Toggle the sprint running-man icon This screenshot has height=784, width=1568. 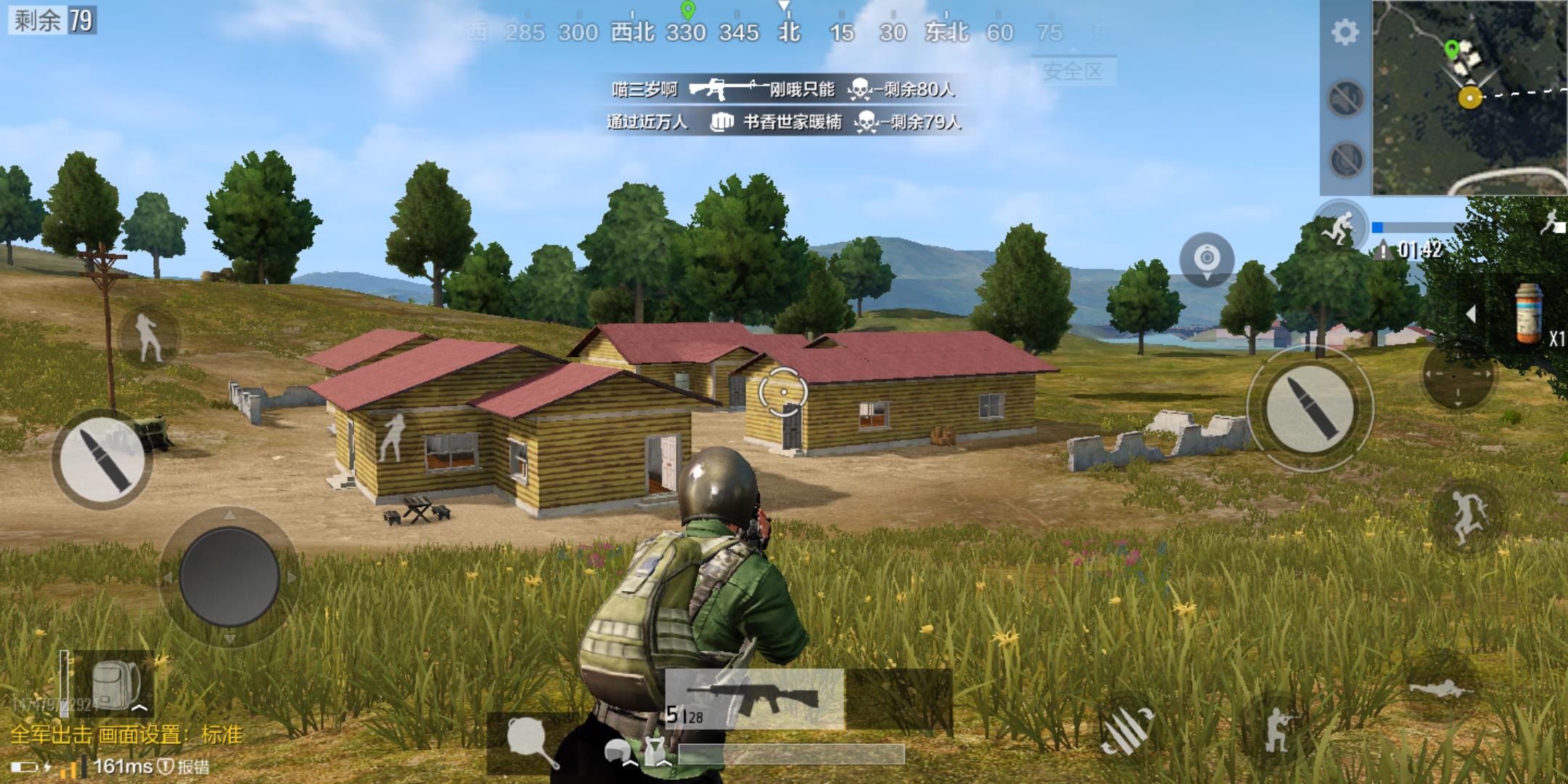(x=1340, y=224)
